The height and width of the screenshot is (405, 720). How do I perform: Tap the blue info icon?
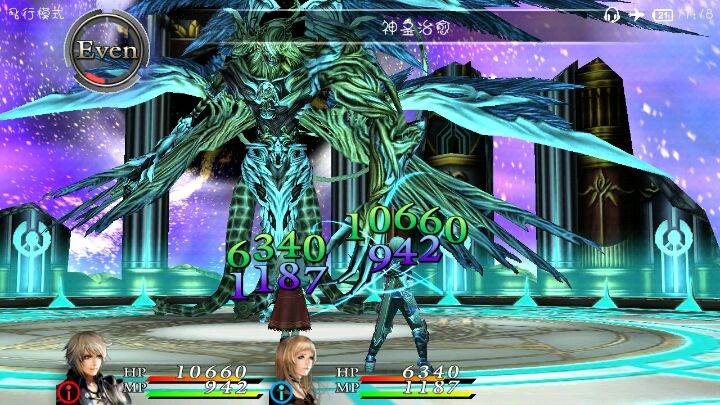(280, 391)
